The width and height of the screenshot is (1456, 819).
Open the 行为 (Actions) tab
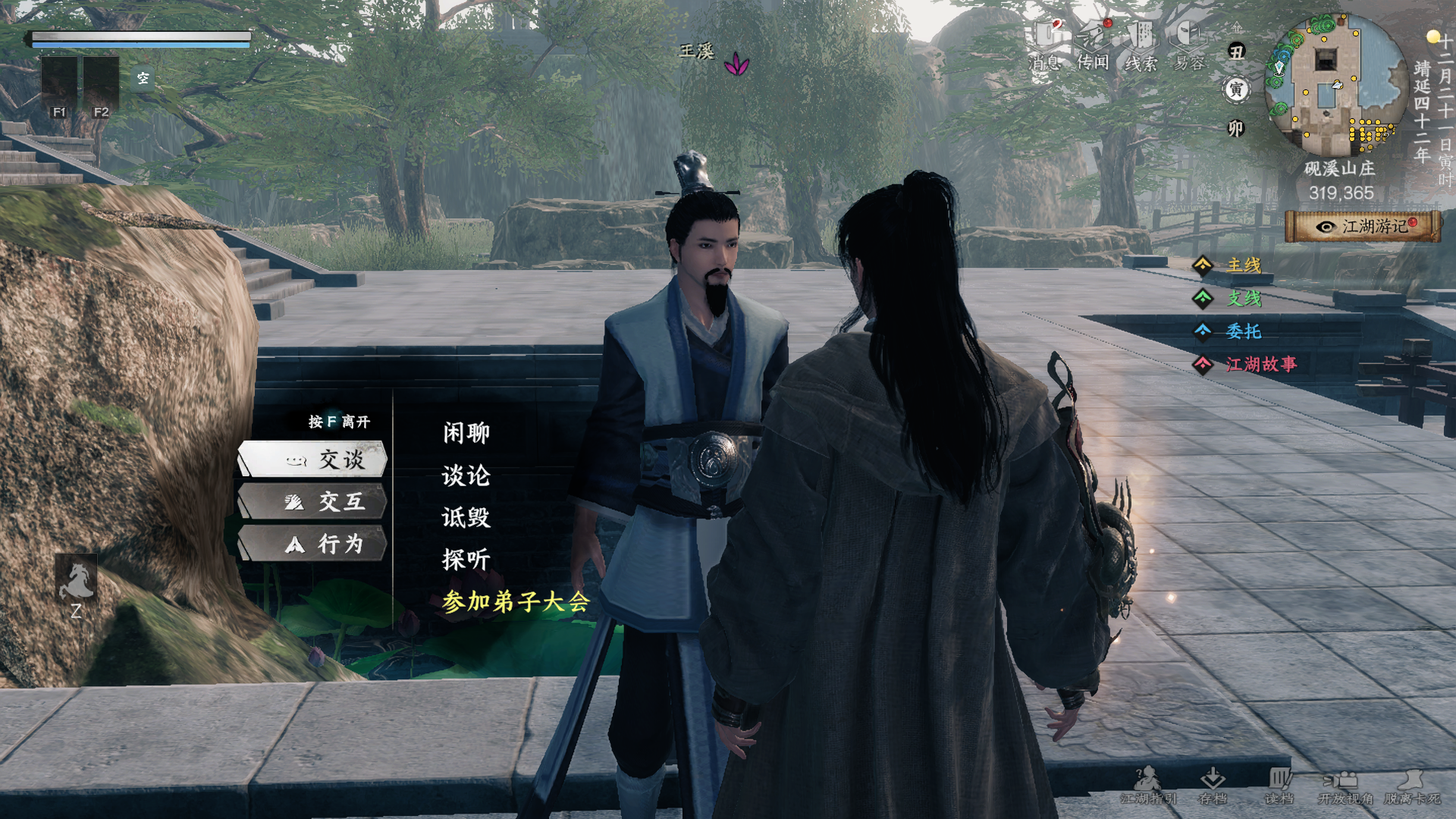(x=313, y=544)
